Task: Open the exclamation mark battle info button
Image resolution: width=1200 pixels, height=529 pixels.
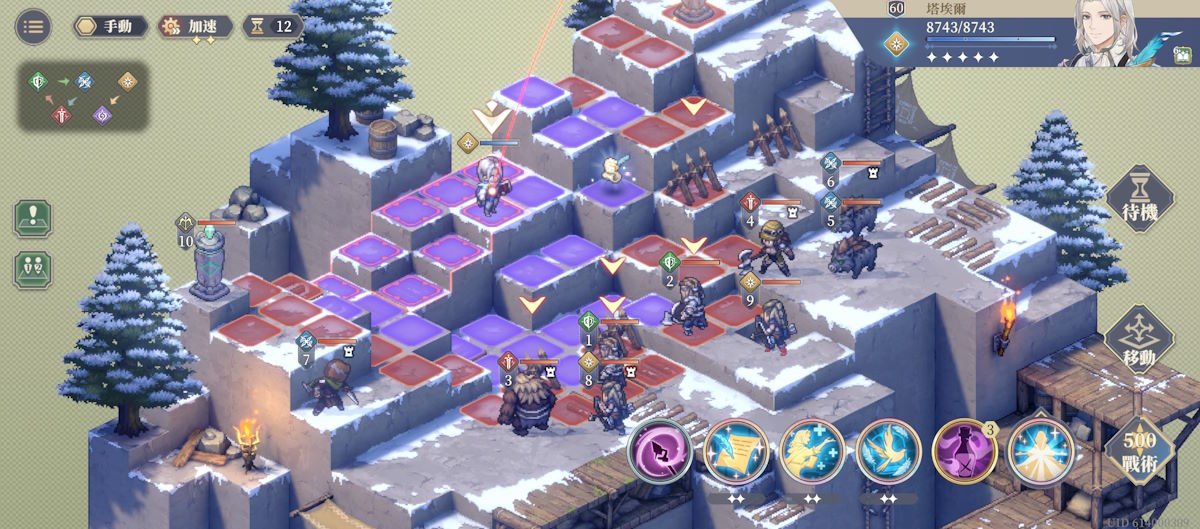Action: pyautogui.click(x=33, y=218)
